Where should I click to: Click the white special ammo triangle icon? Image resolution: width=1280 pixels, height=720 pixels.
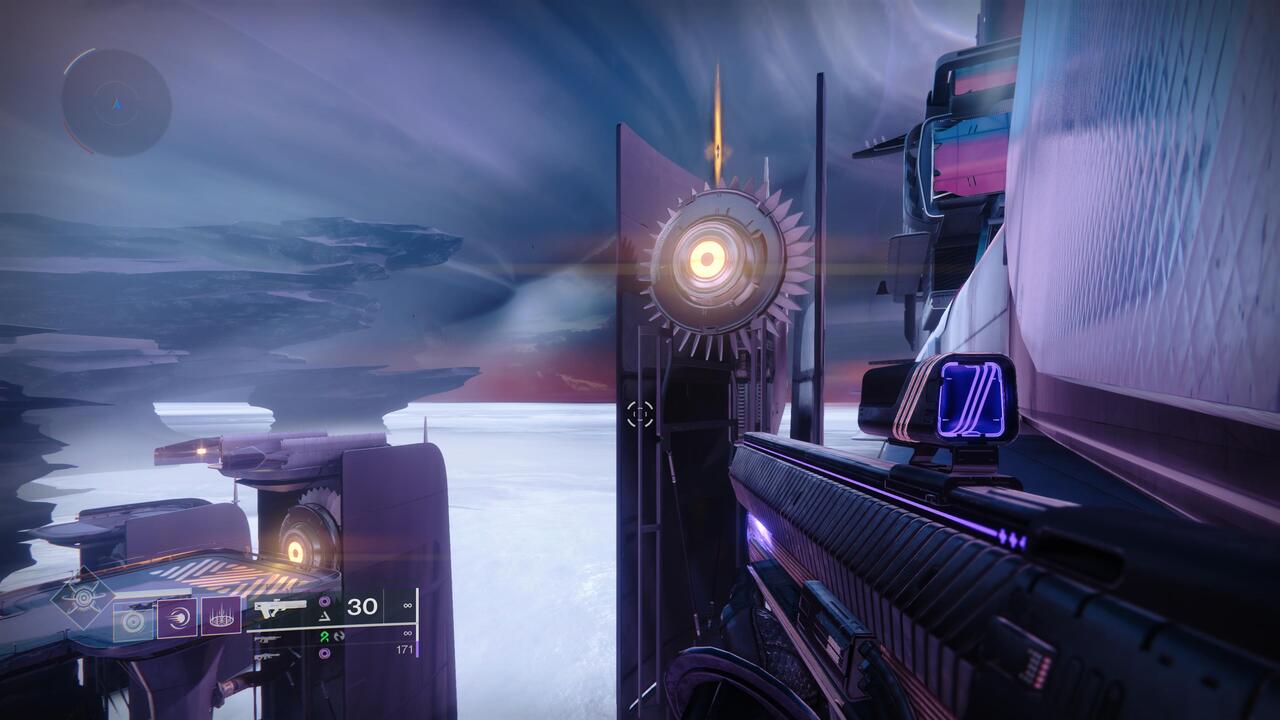pyautogui.click(x=324, y=616)
